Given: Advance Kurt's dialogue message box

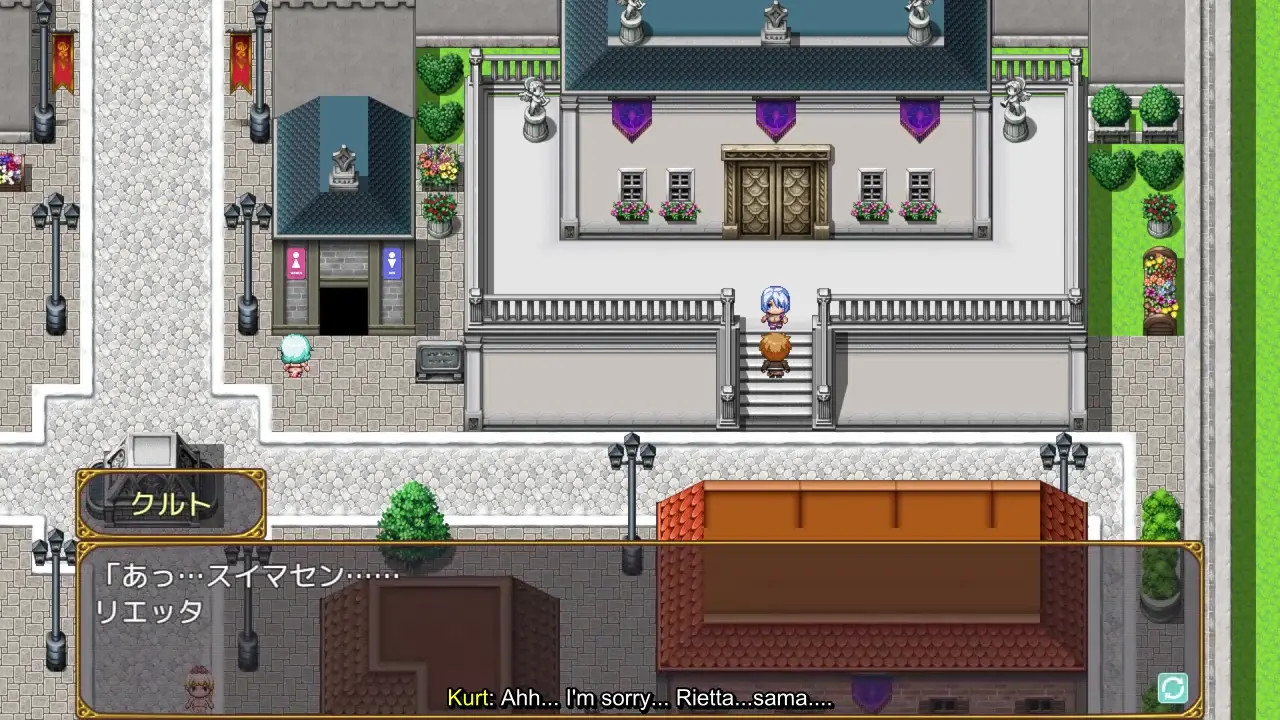Looking at the screenshot, I should click(x=640, y=628).
